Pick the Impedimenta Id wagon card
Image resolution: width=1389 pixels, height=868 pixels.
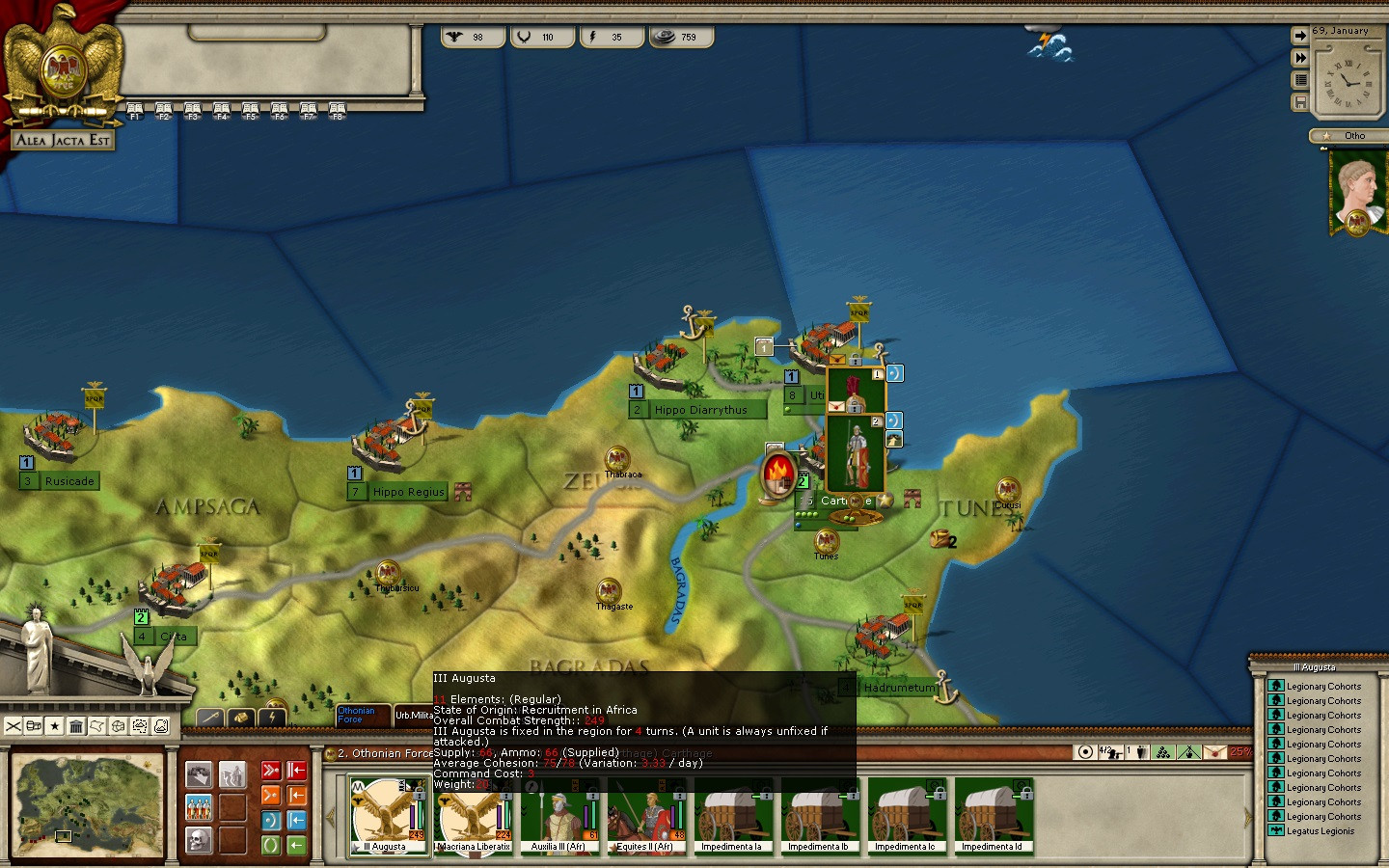click(x=994, y=816)
